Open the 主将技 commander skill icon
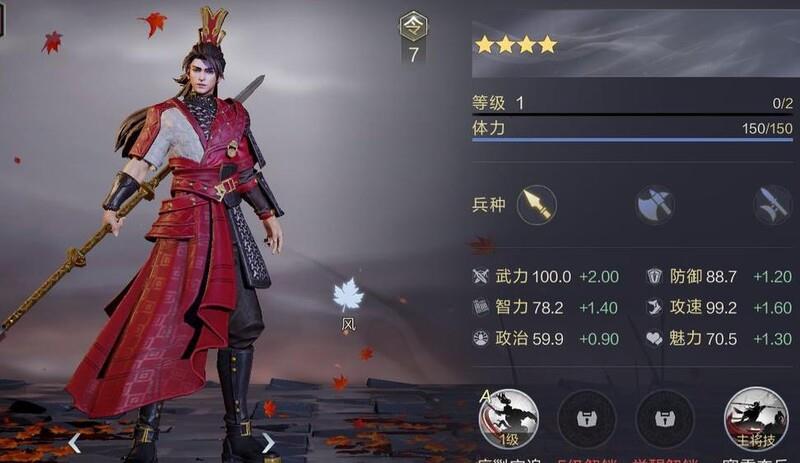This screenshot has height=463, width=800. click(755, 418)
